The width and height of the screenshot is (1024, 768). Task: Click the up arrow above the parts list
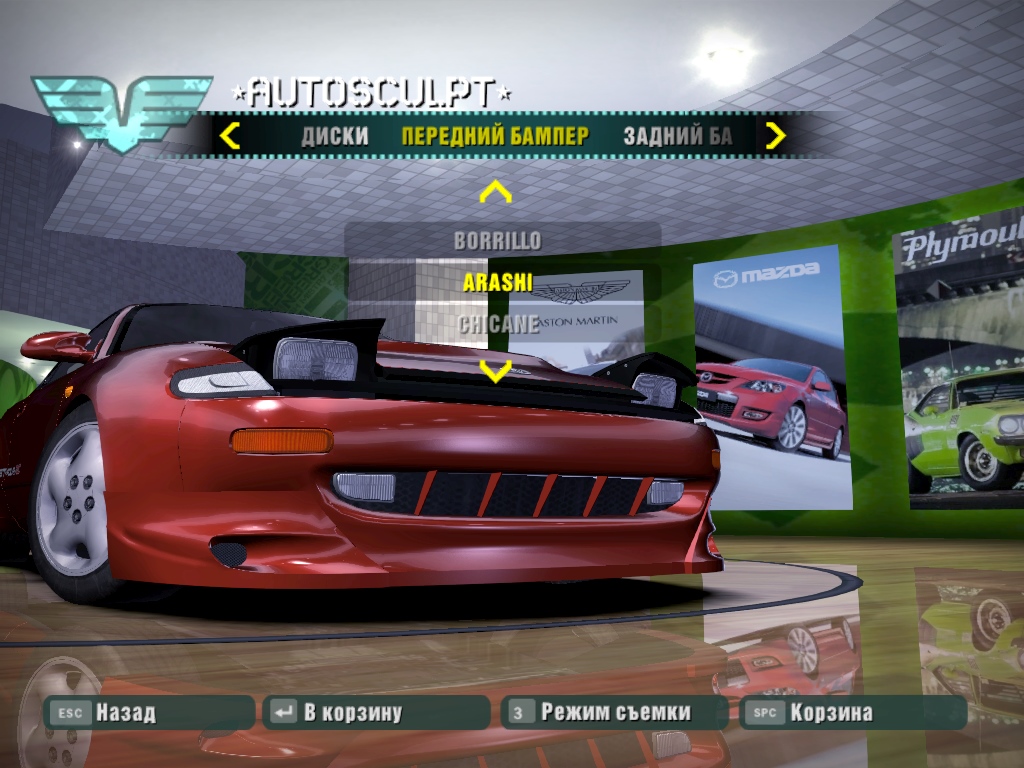[496, 192]
